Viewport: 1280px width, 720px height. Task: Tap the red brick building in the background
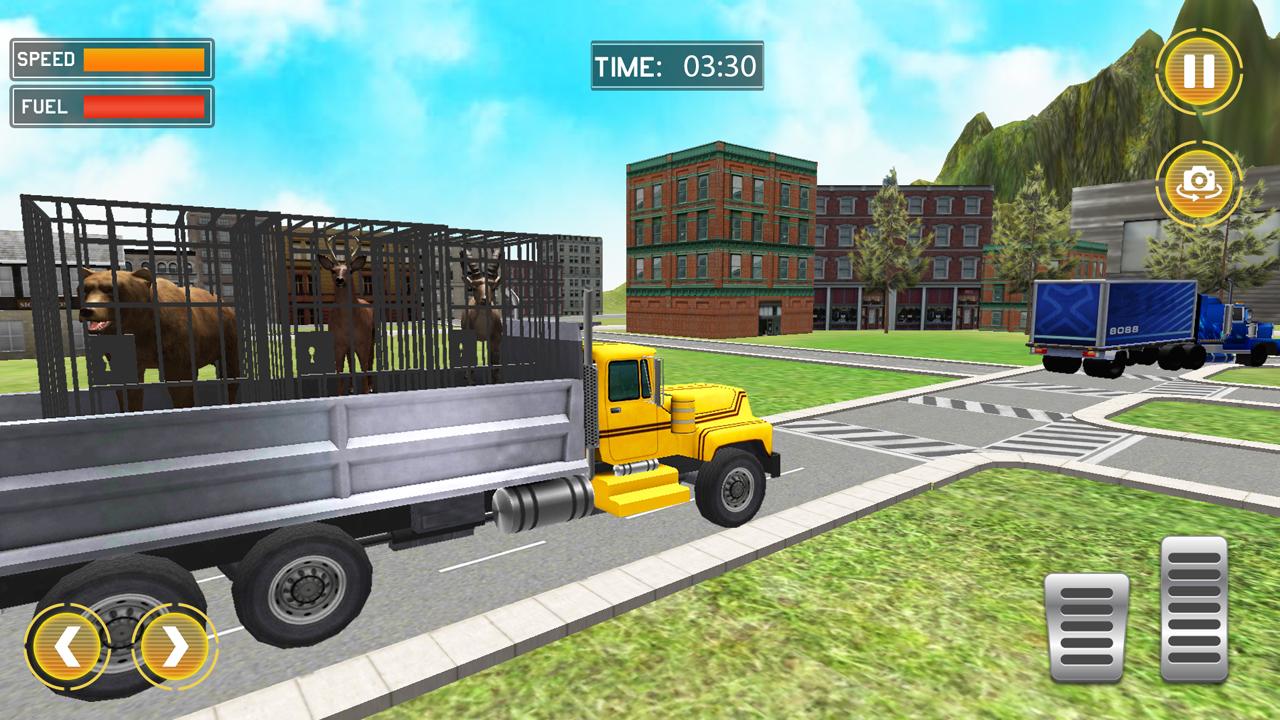(720, 240)
